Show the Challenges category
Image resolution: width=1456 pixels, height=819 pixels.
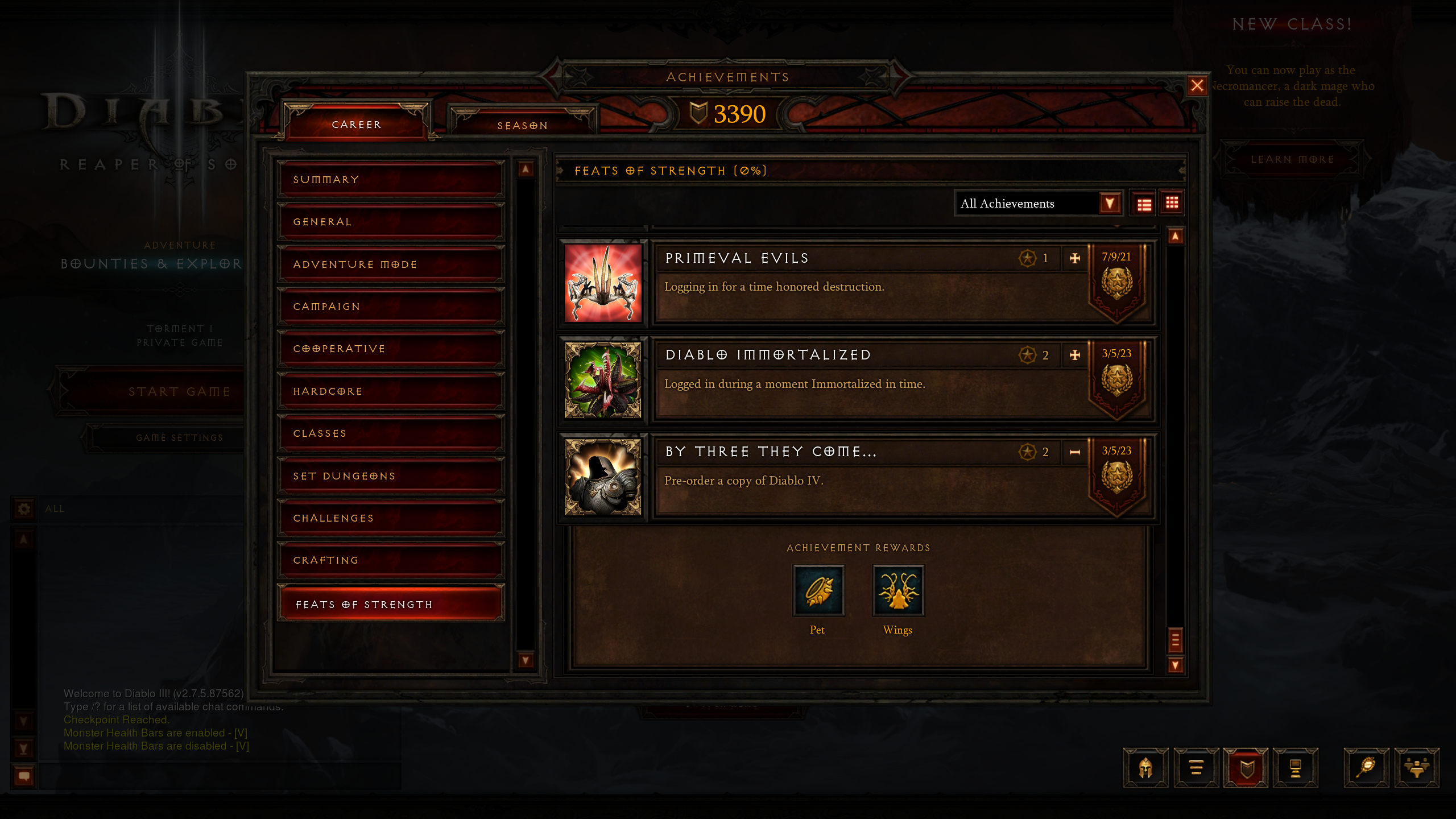[391, 518]
